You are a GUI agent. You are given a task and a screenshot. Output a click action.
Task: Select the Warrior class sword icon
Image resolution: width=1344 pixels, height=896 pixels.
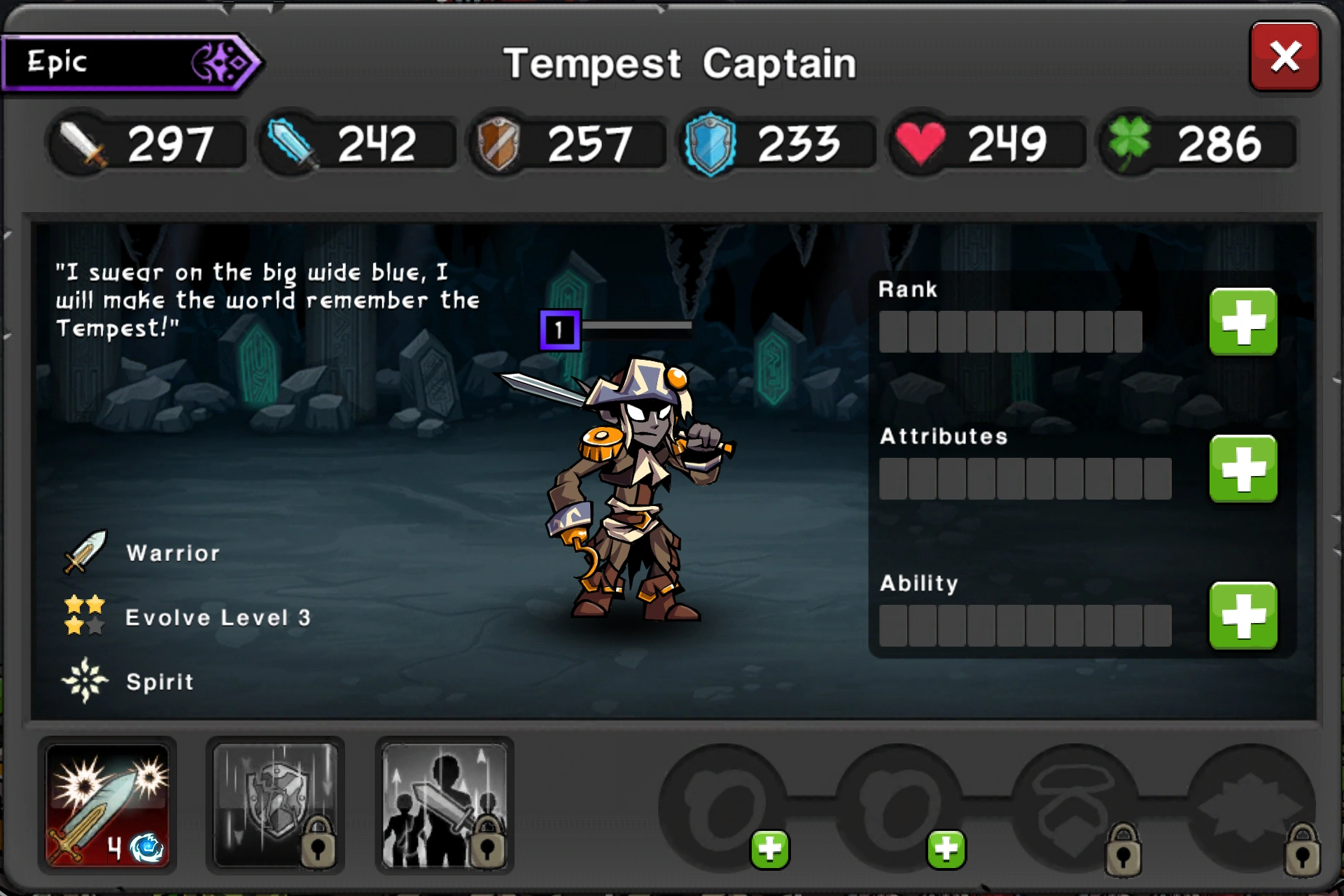(85, 553)
